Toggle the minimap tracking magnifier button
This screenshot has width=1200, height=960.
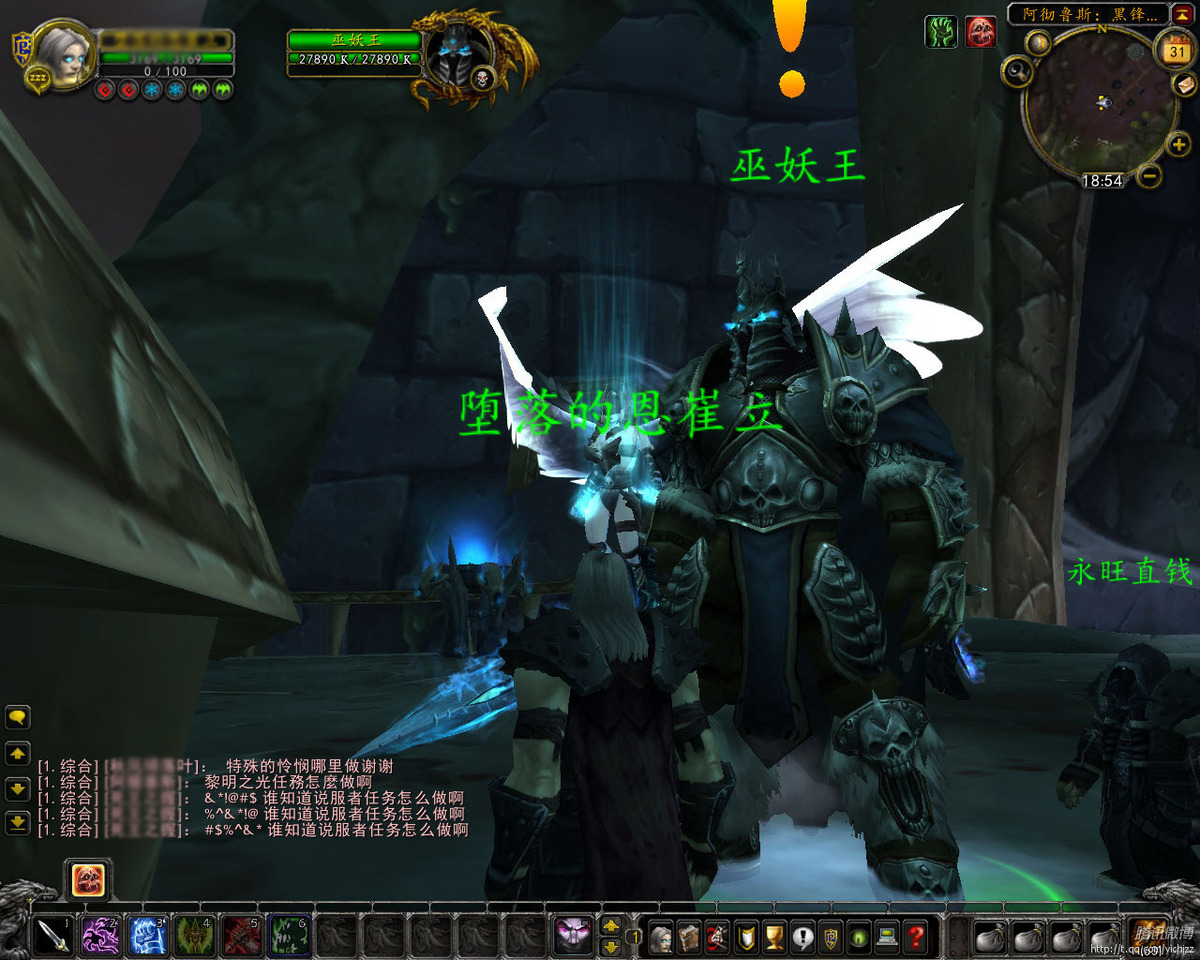click(x=1019, y=70)
